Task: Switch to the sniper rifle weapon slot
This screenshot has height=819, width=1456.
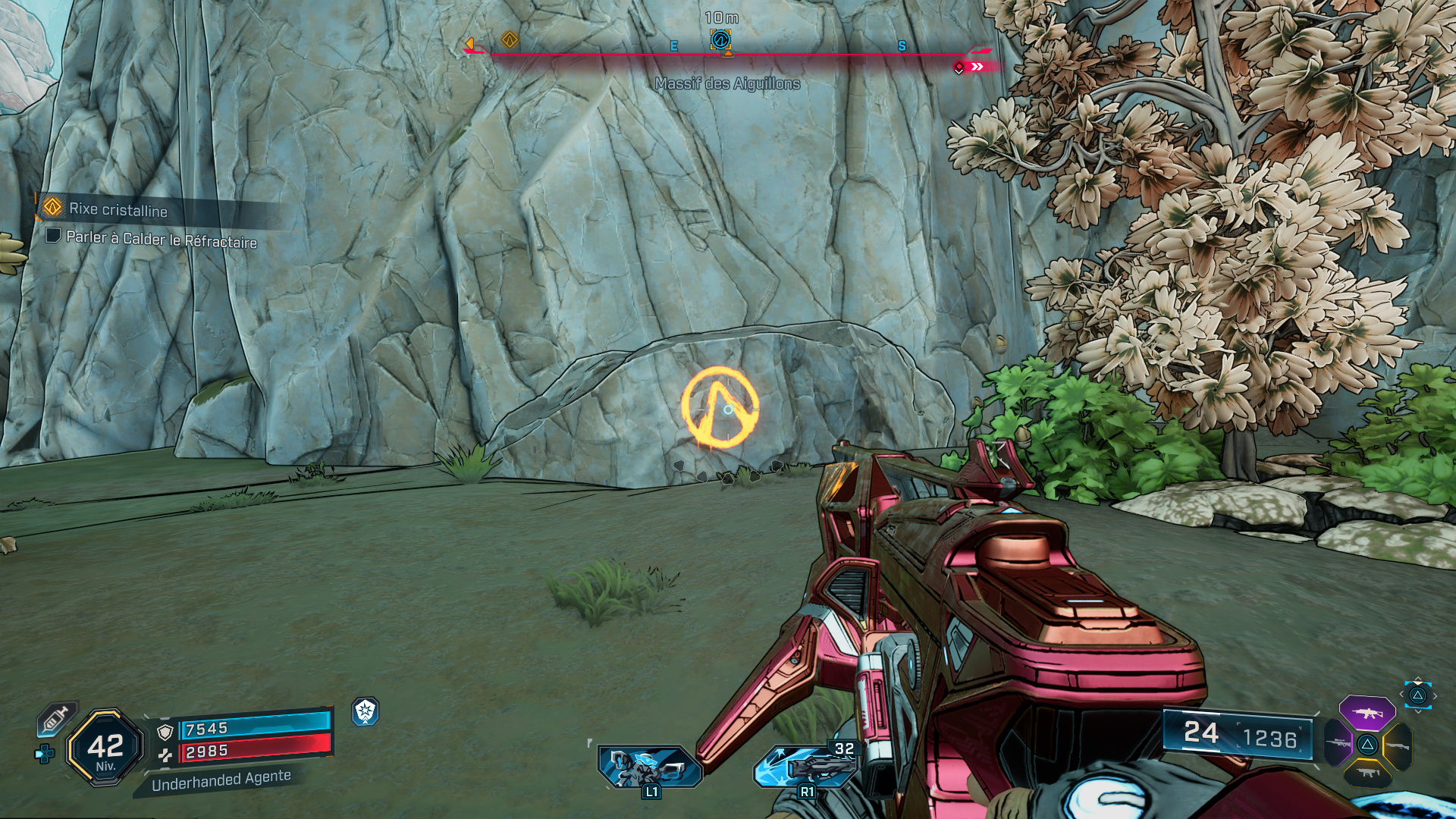Action: [1339, 743]
